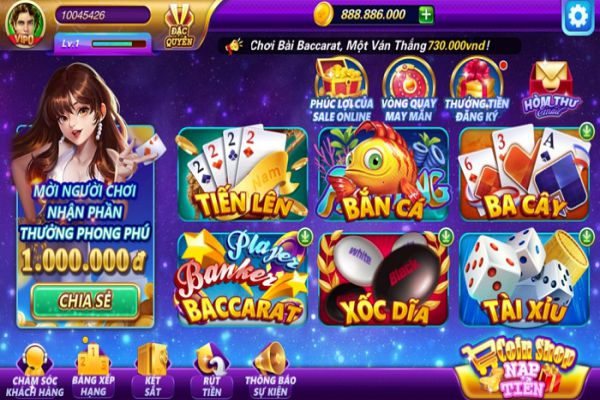The image size is (600, 400).
Task: Choose the Ba Cây card game
Action: 520,173
